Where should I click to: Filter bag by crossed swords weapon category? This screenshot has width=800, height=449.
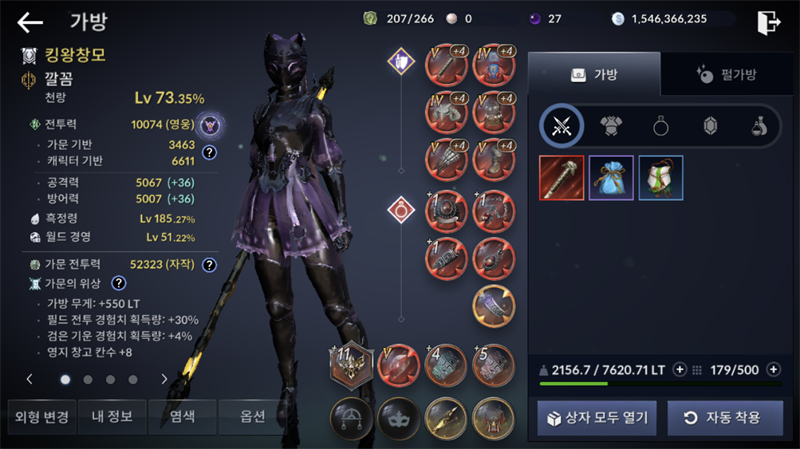point(562,126)
